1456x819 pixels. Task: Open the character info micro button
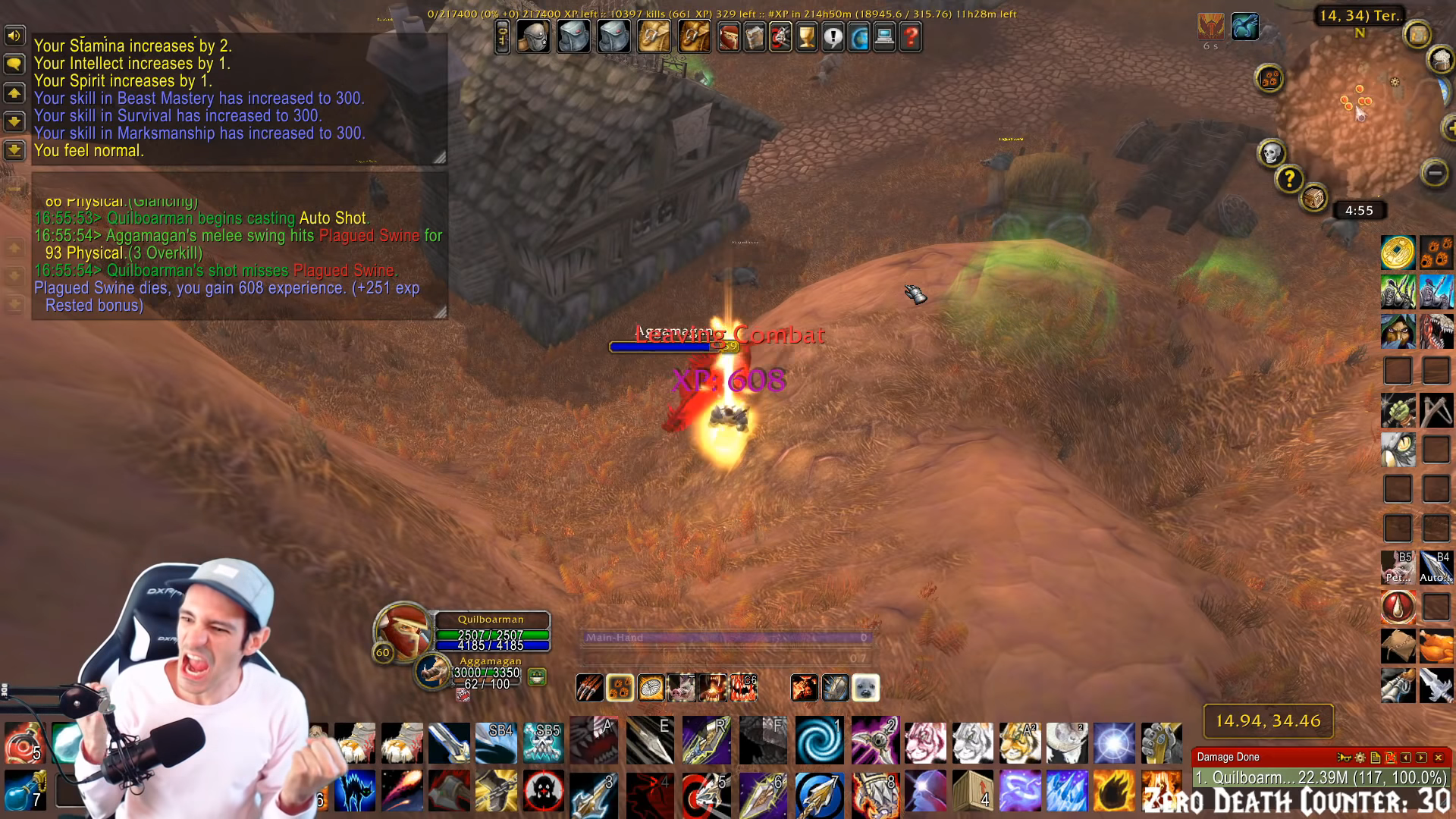(729, 36)
